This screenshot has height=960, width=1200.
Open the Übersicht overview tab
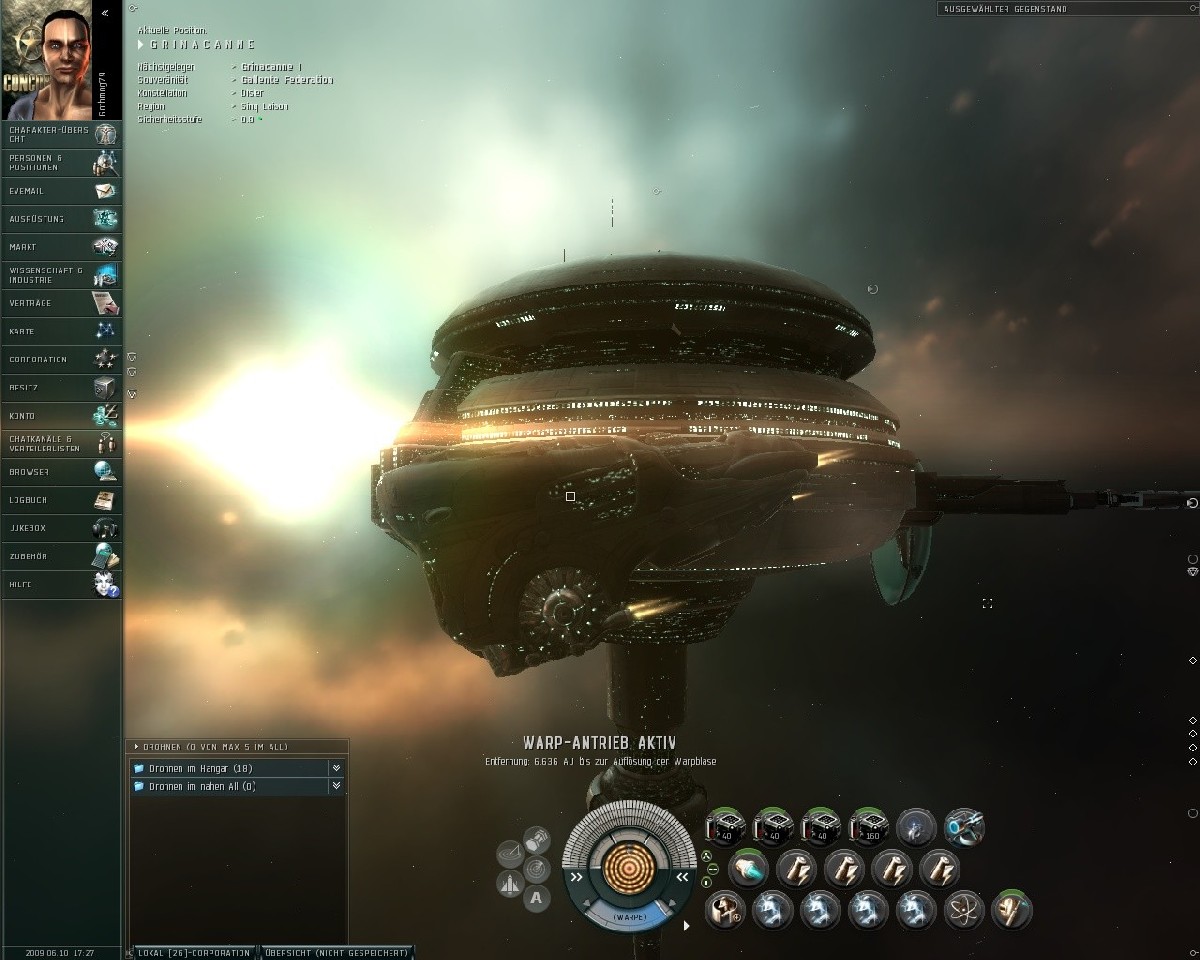tap(336, 952)
